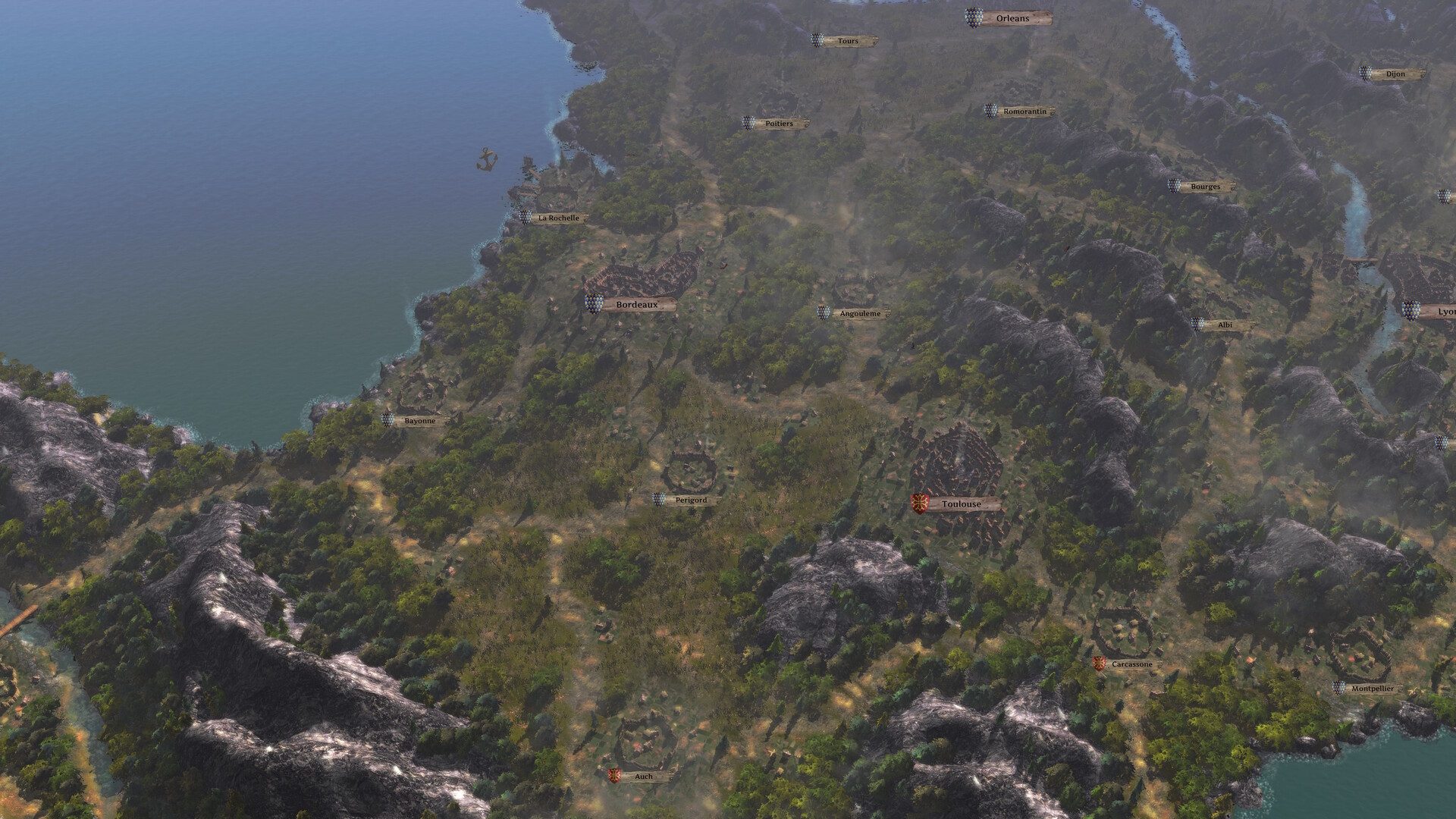1456x819 pixels.
Task: Select the crest next to La Rochelle
Action: point(525,217)
